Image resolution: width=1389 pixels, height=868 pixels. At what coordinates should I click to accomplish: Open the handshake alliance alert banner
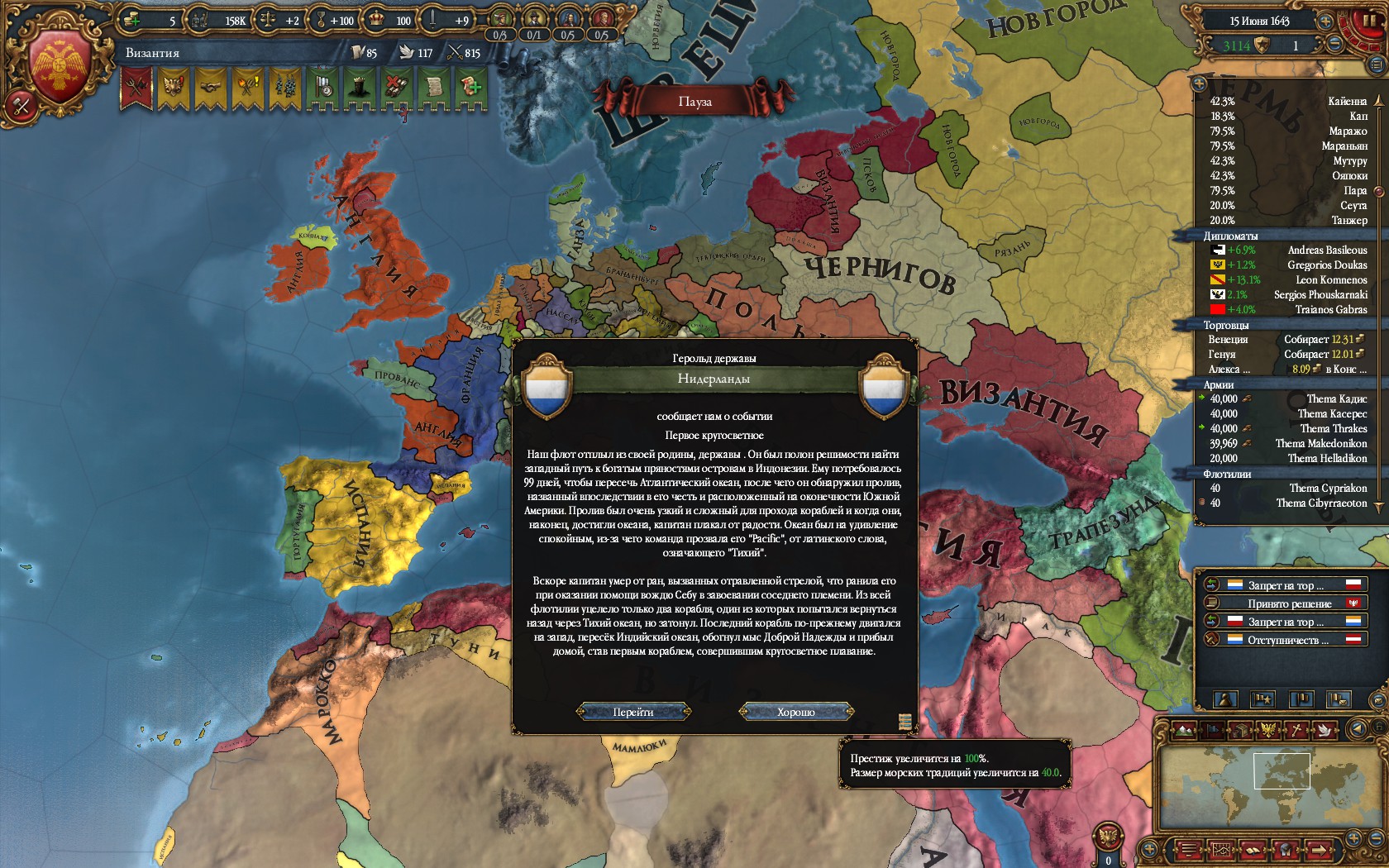[210, 86]
